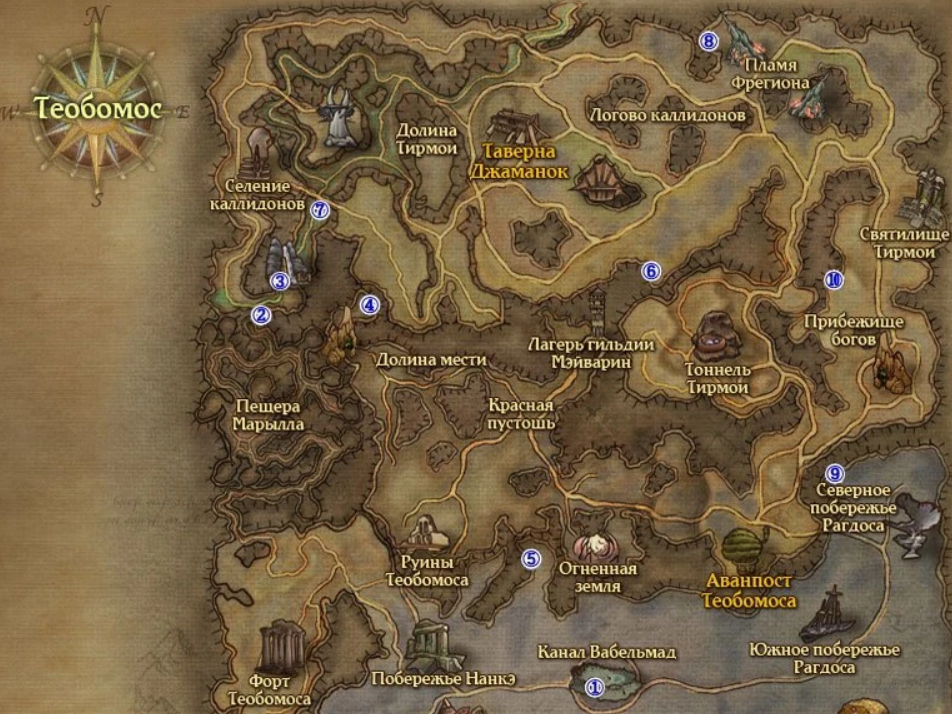The image size is (952, 714).
Task: Choose map marker number 10
Action: [834, 280]
